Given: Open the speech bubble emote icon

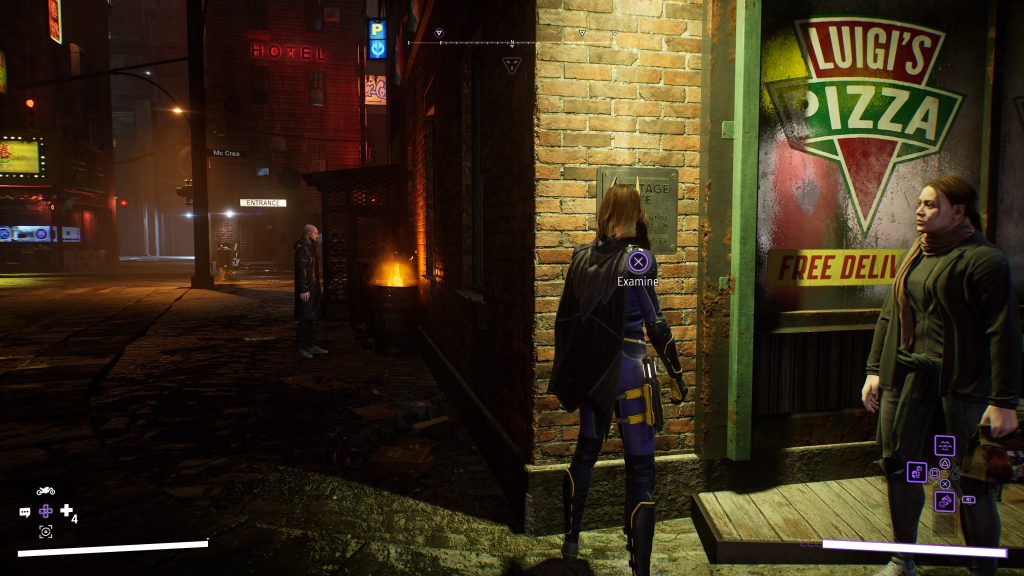Looking at the screenshot, I should [25, 512].
